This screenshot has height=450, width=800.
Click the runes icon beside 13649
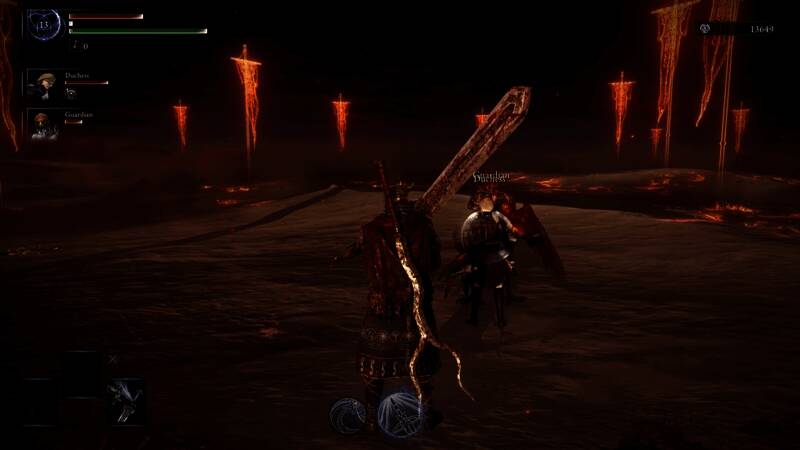coord(708,29)
